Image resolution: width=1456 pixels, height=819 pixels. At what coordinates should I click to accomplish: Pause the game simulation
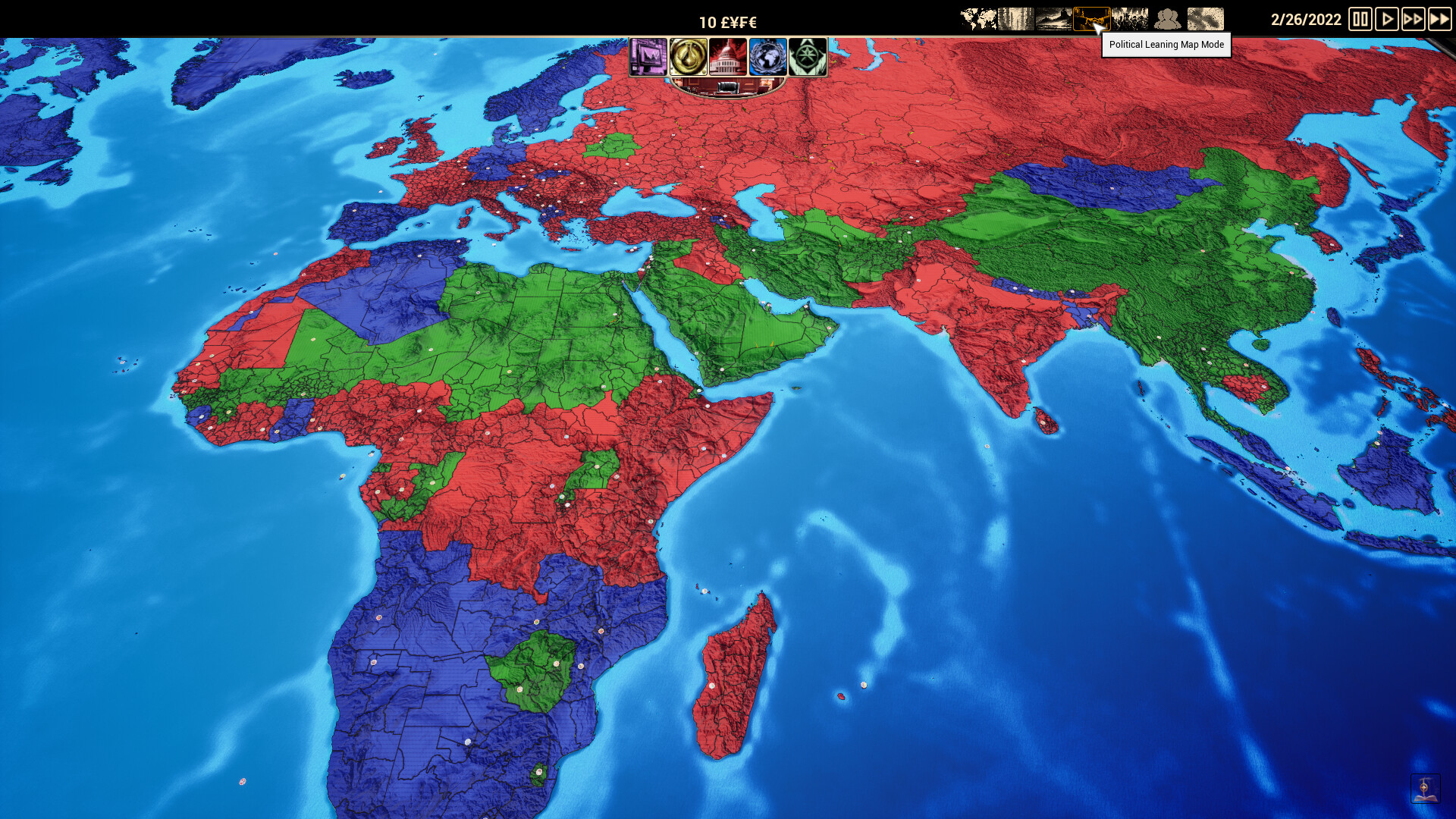click(x=1360, y=20)
